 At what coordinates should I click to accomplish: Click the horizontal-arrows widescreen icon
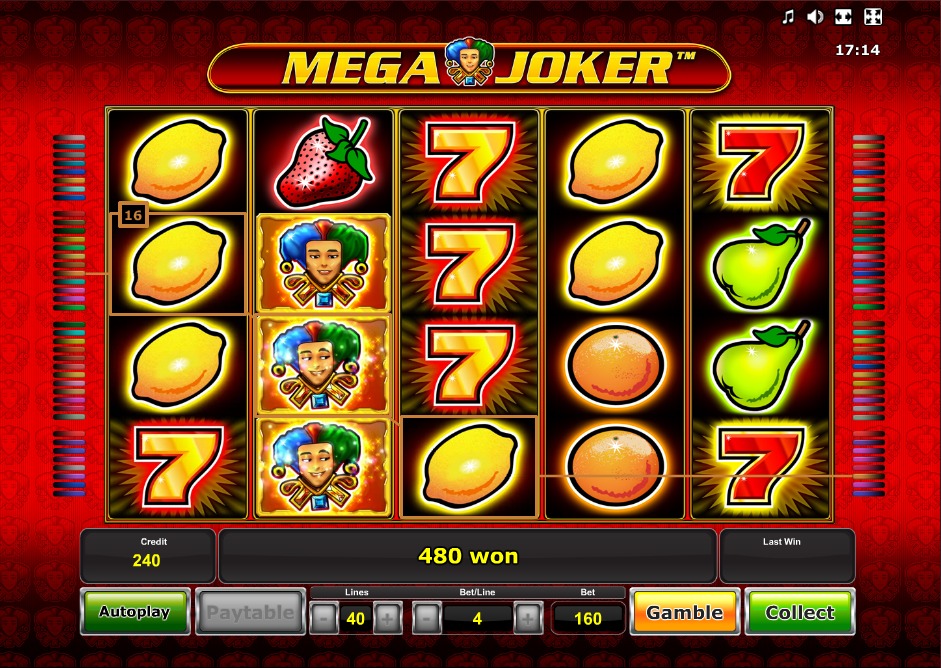coord(843,16)
